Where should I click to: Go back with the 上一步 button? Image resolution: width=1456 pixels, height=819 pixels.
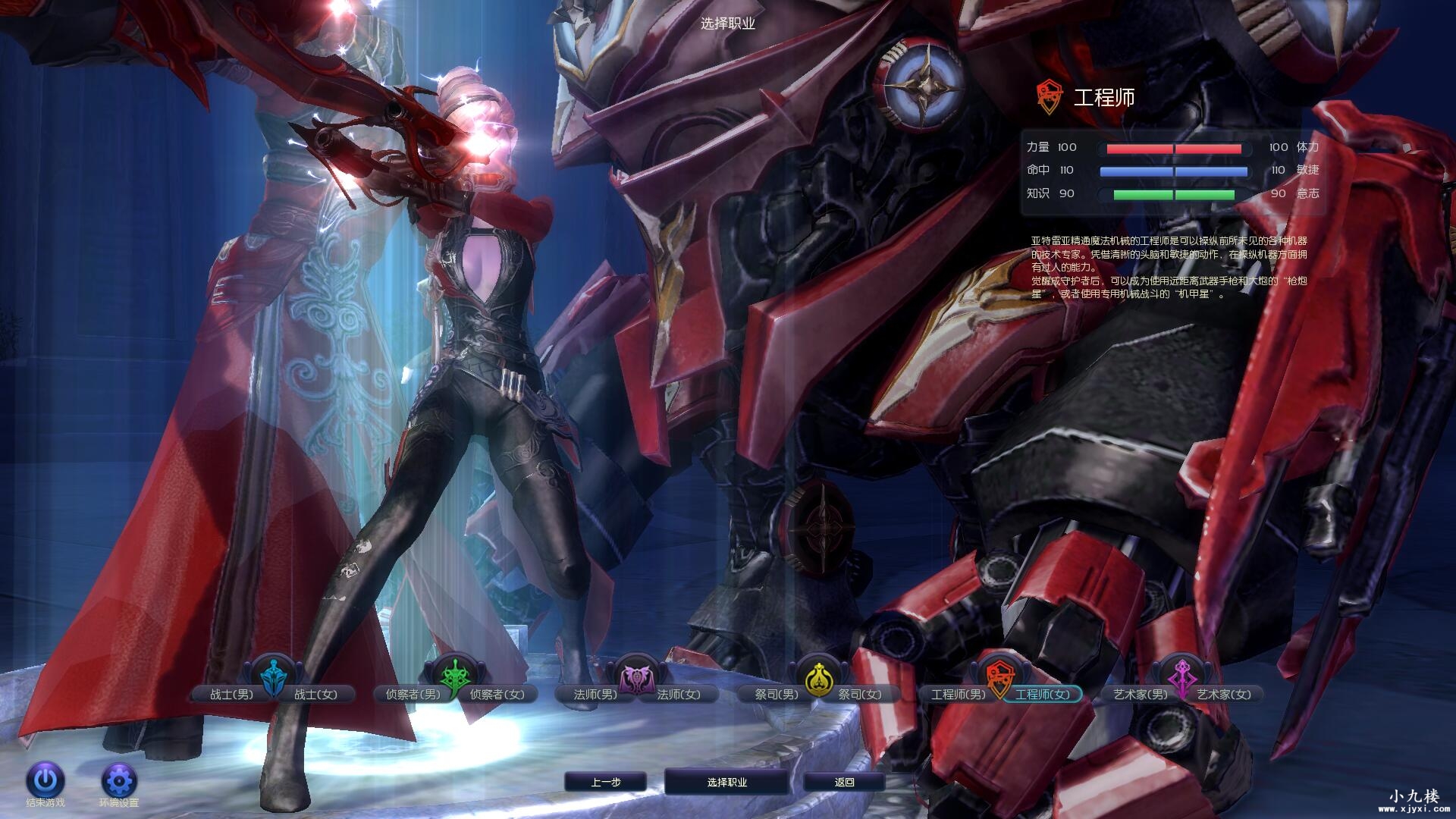[606, 782]
